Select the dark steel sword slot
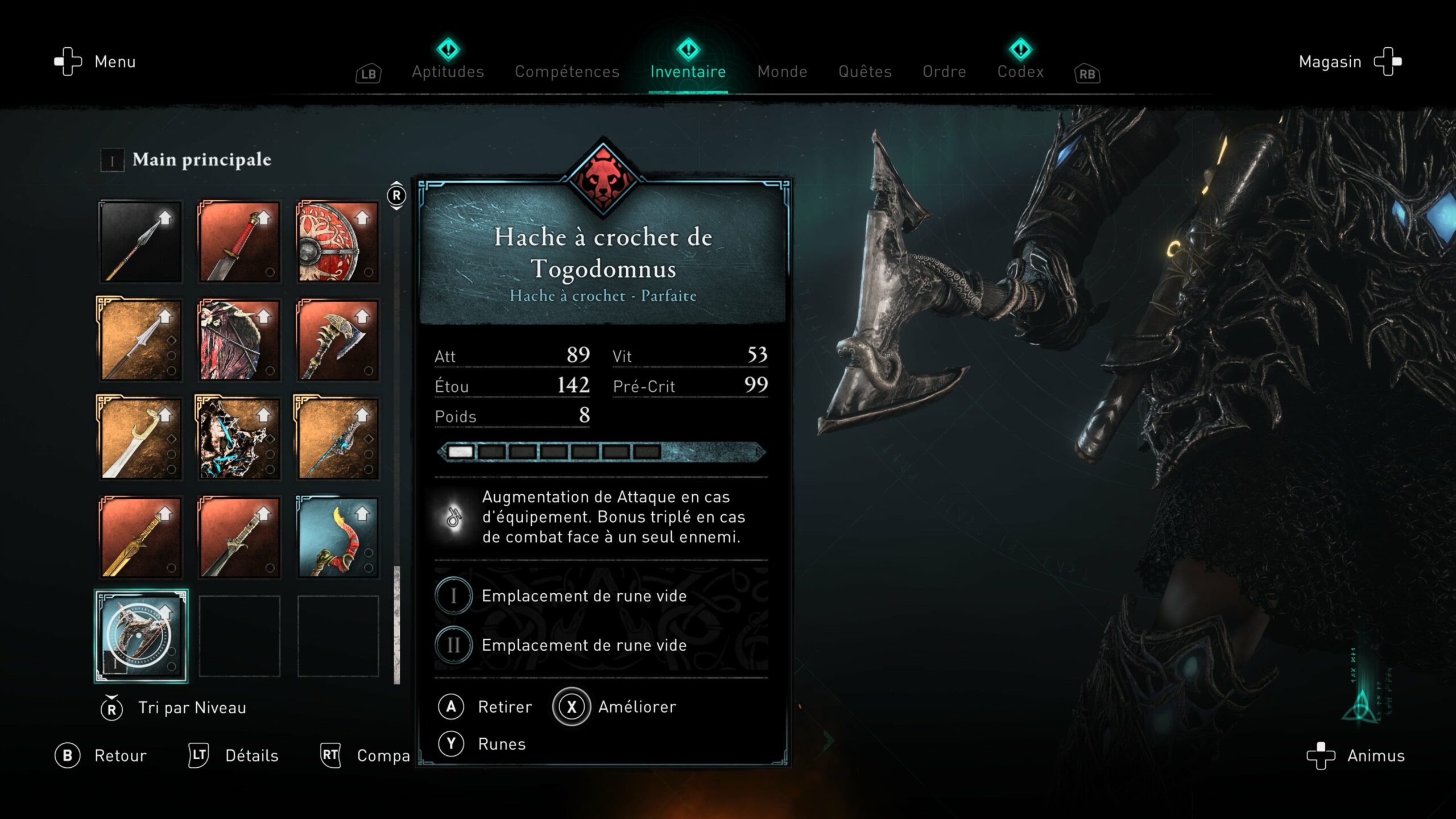This screenshot has width=1456, height=819. pos(239,537)
